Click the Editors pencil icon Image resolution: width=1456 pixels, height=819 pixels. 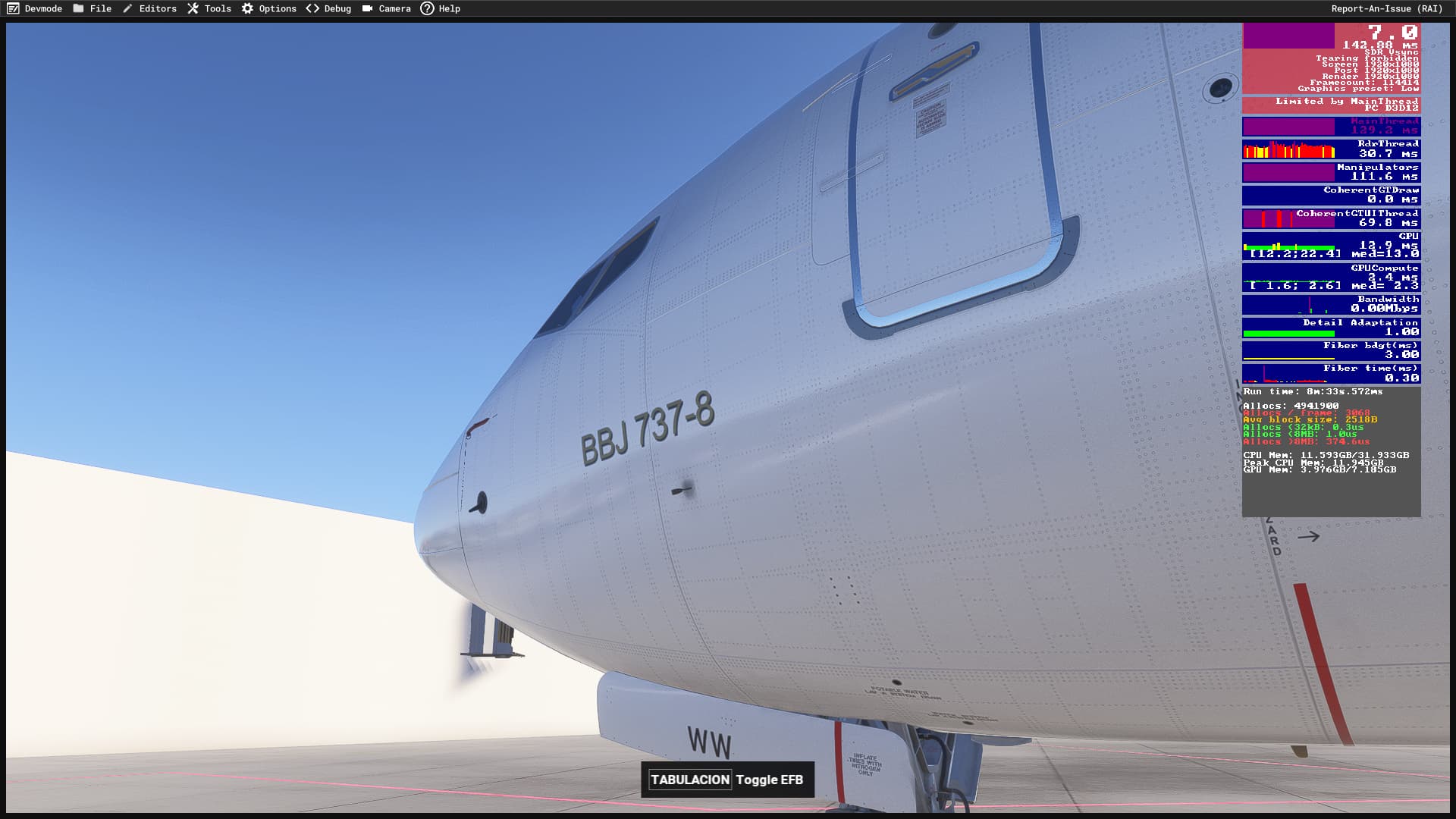point(129,8)
